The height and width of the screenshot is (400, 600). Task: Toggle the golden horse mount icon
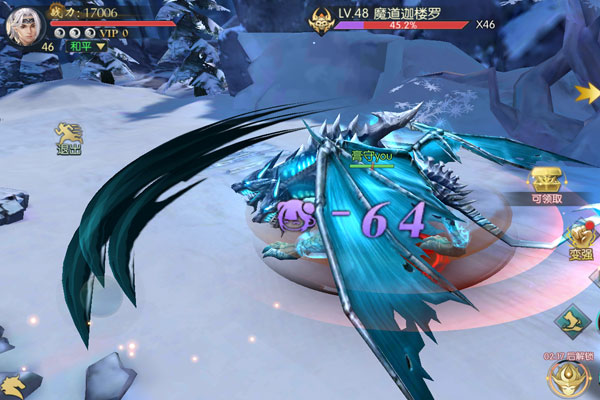point(13,385)
